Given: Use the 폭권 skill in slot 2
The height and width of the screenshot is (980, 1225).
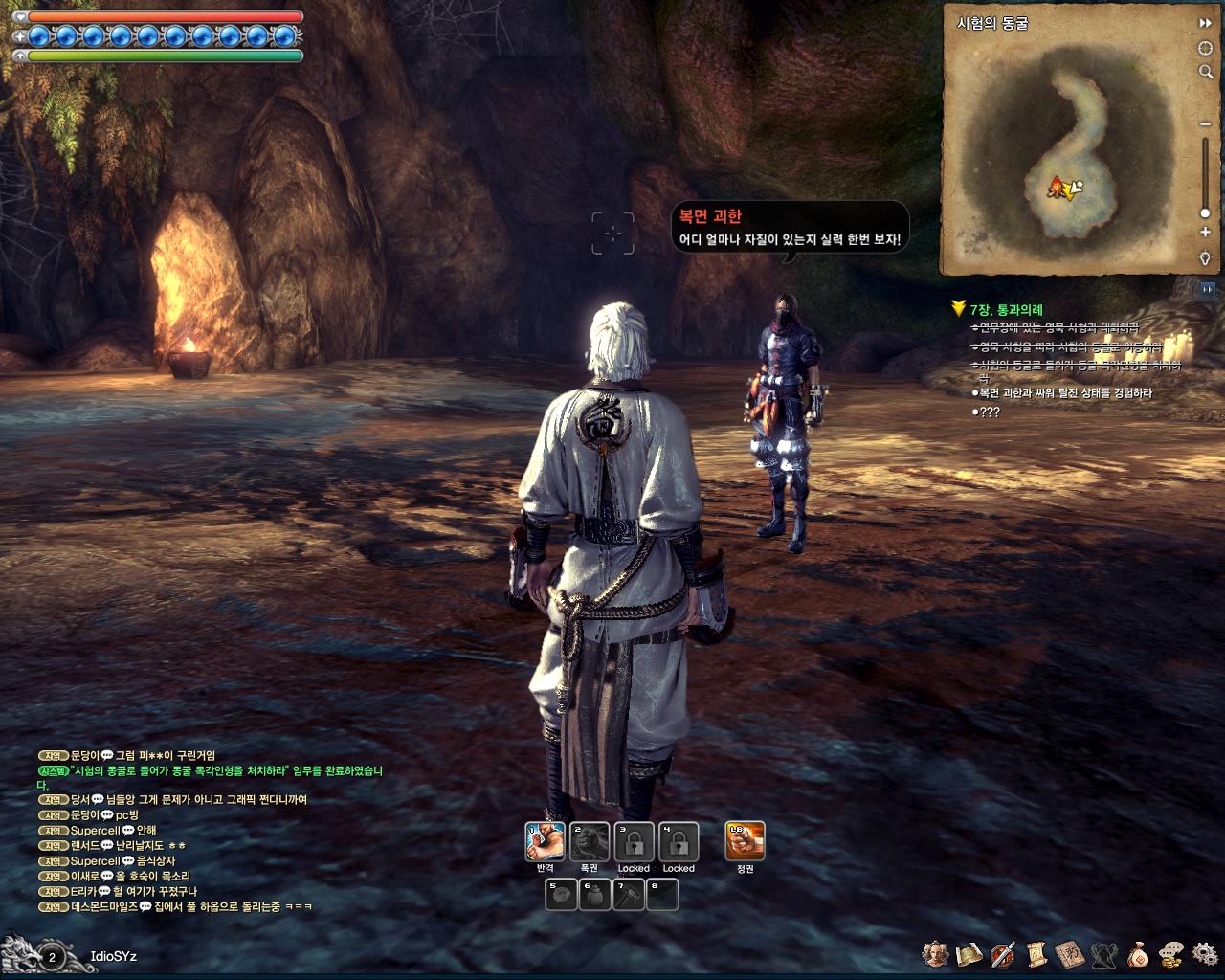Looking at the screenshot, I should tap(590, 842).
